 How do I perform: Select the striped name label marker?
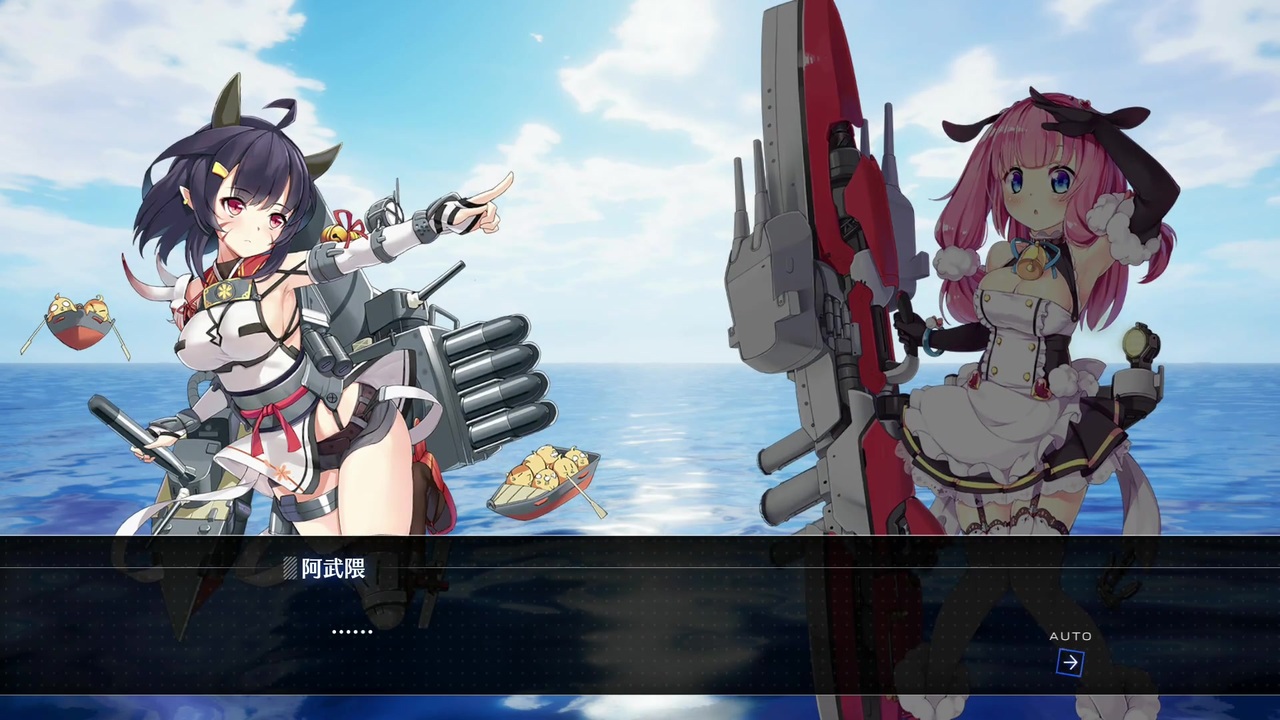coord(290,568)
